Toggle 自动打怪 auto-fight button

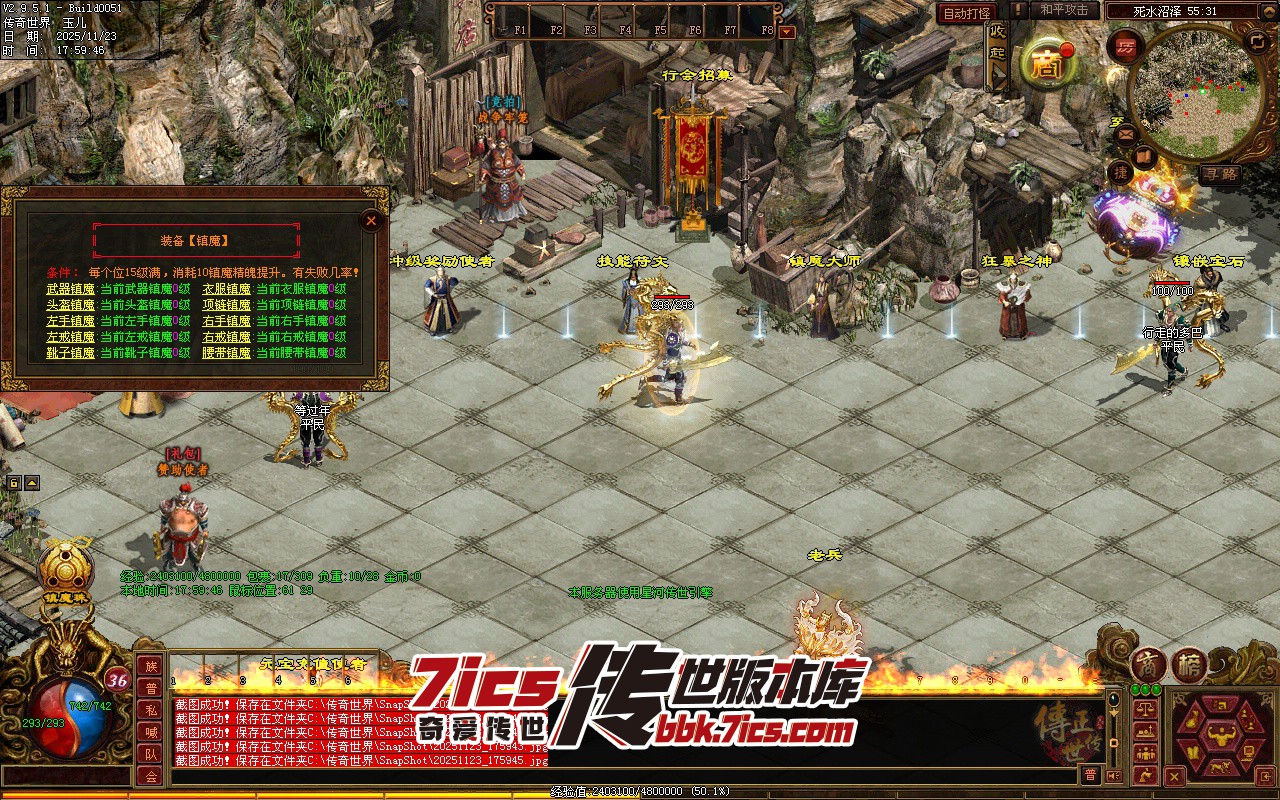[x=967, y=13]
